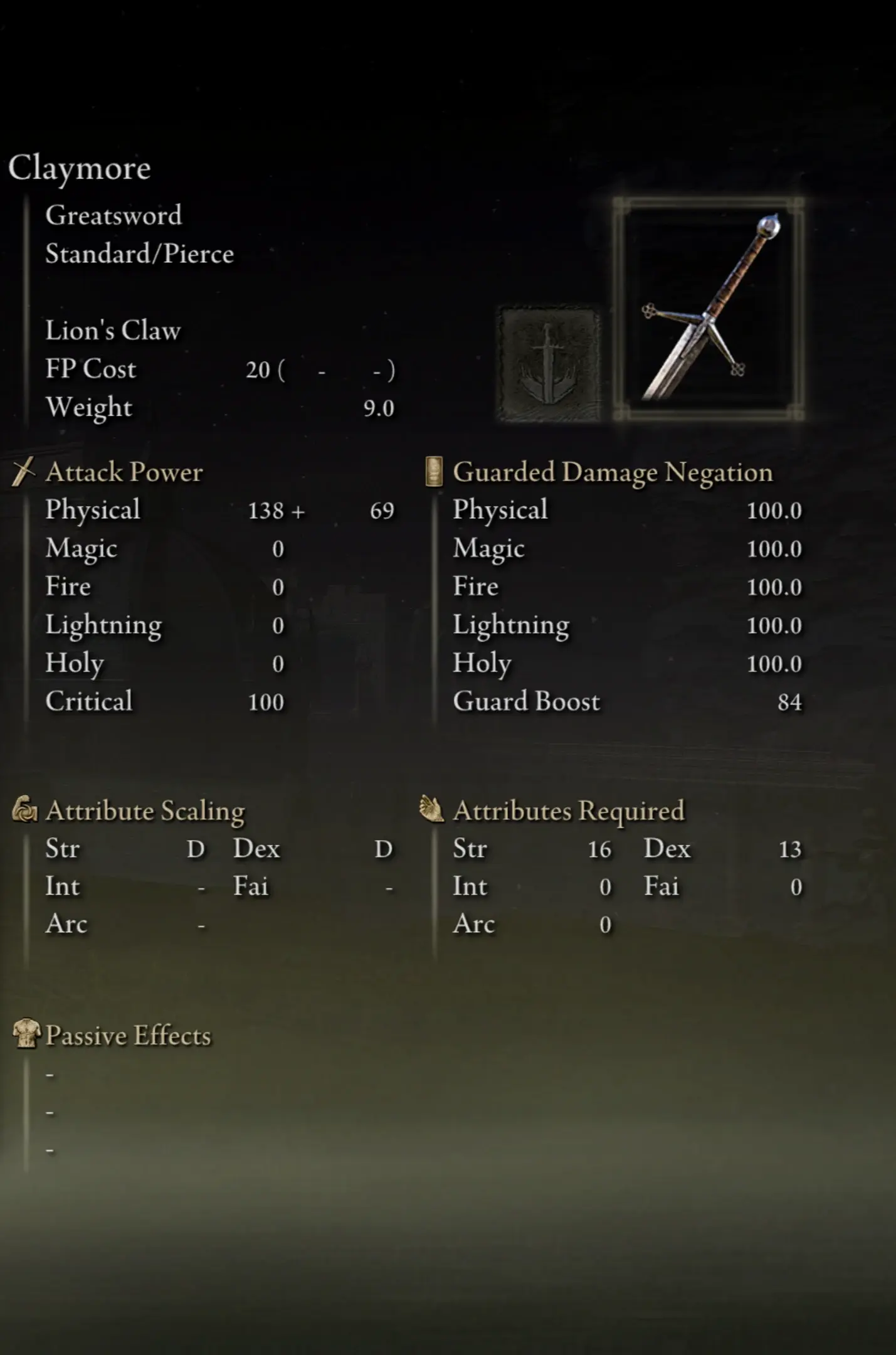Toggle the Critical attack power entry
The height and width of the screenshot is (1355, 896).
click(163, 701)
